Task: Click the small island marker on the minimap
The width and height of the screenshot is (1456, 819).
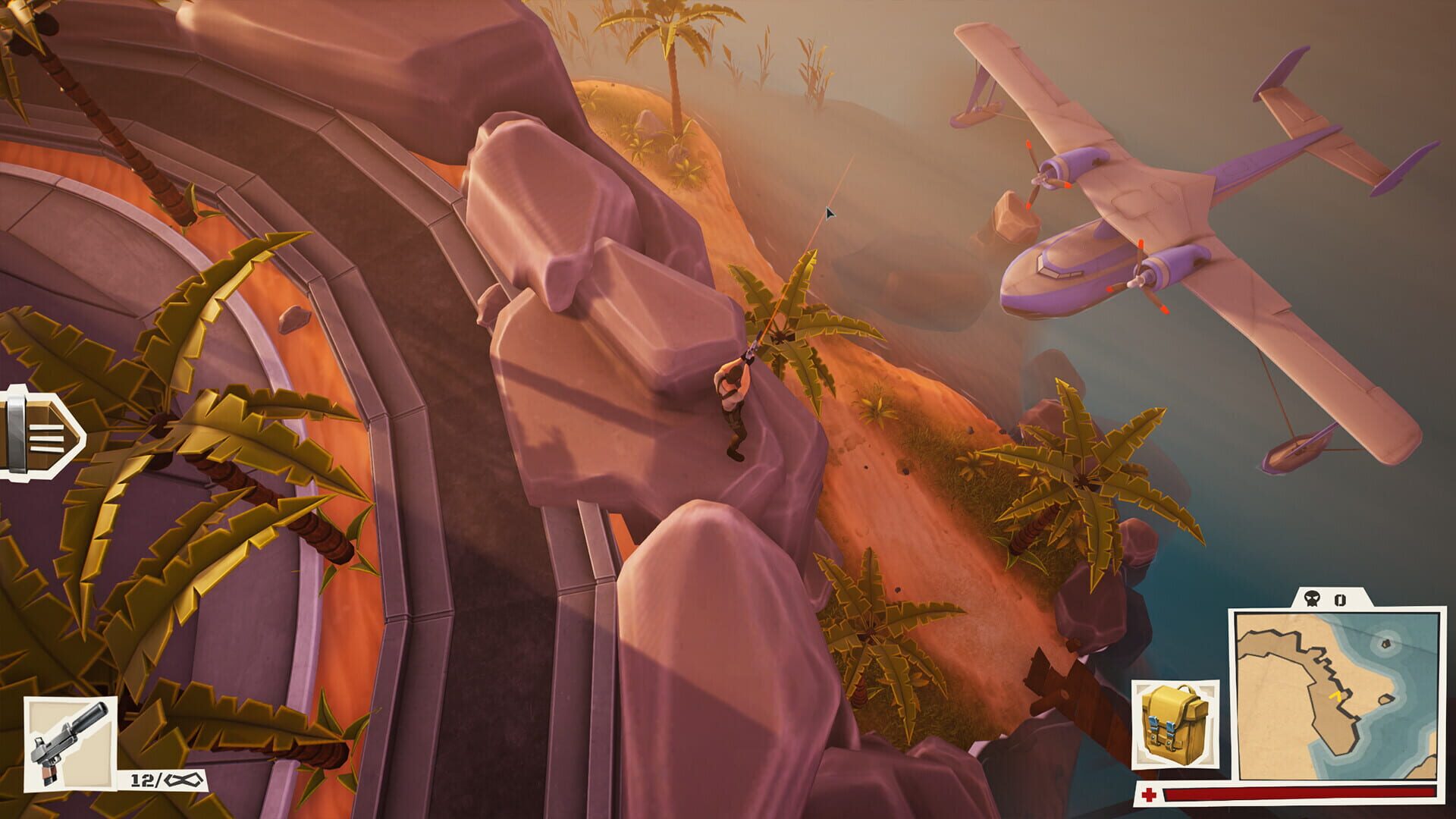Action: tap(1385, 643)
